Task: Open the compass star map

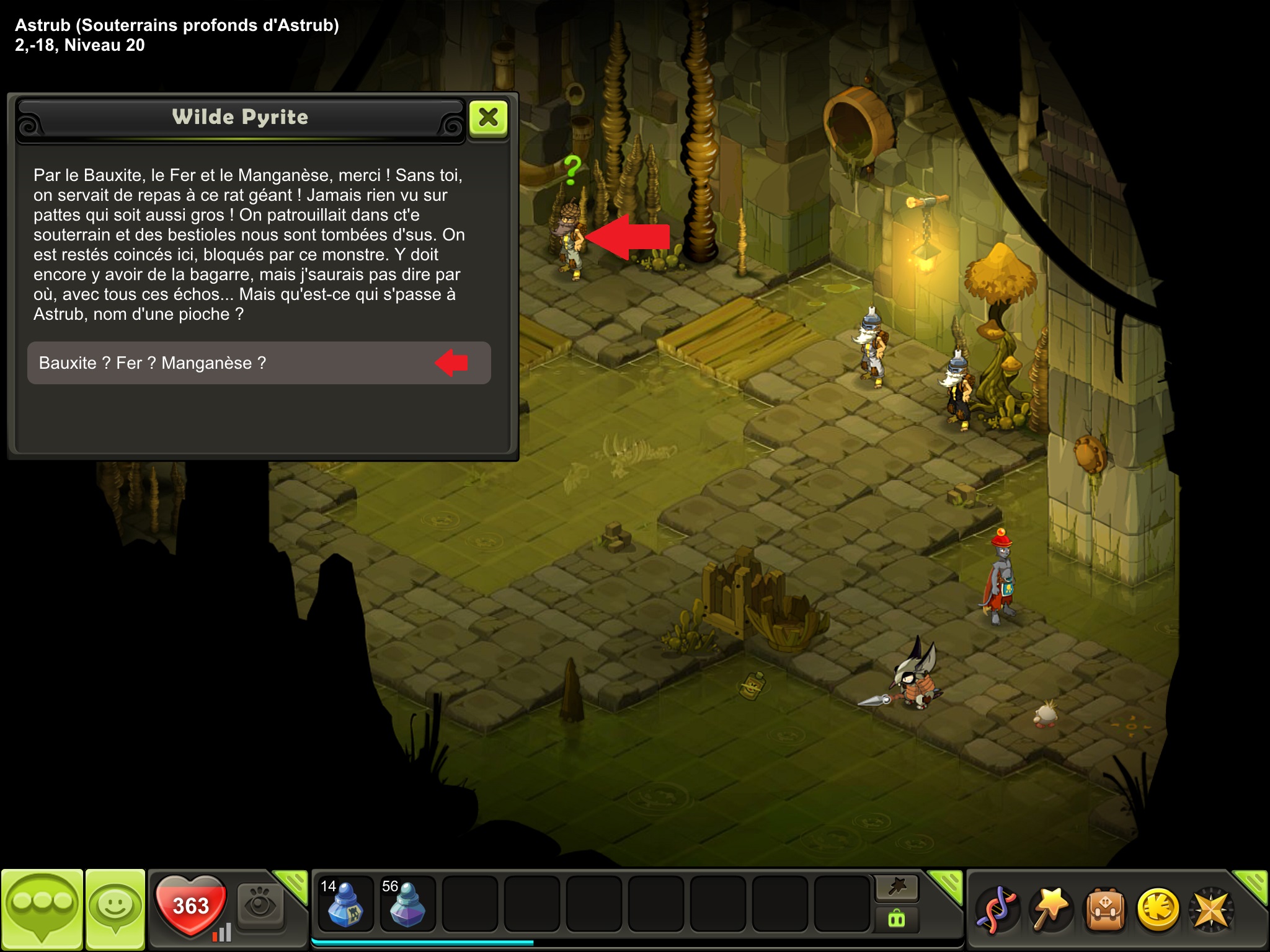Action: click(x=1211, y=910)
